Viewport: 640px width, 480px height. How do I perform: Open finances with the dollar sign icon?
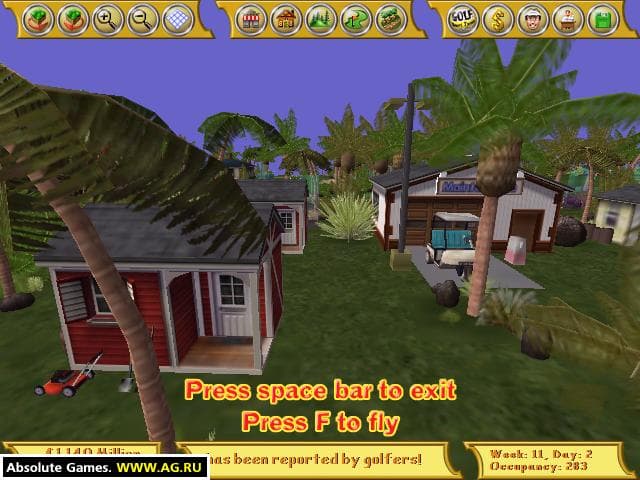(496, 19)
